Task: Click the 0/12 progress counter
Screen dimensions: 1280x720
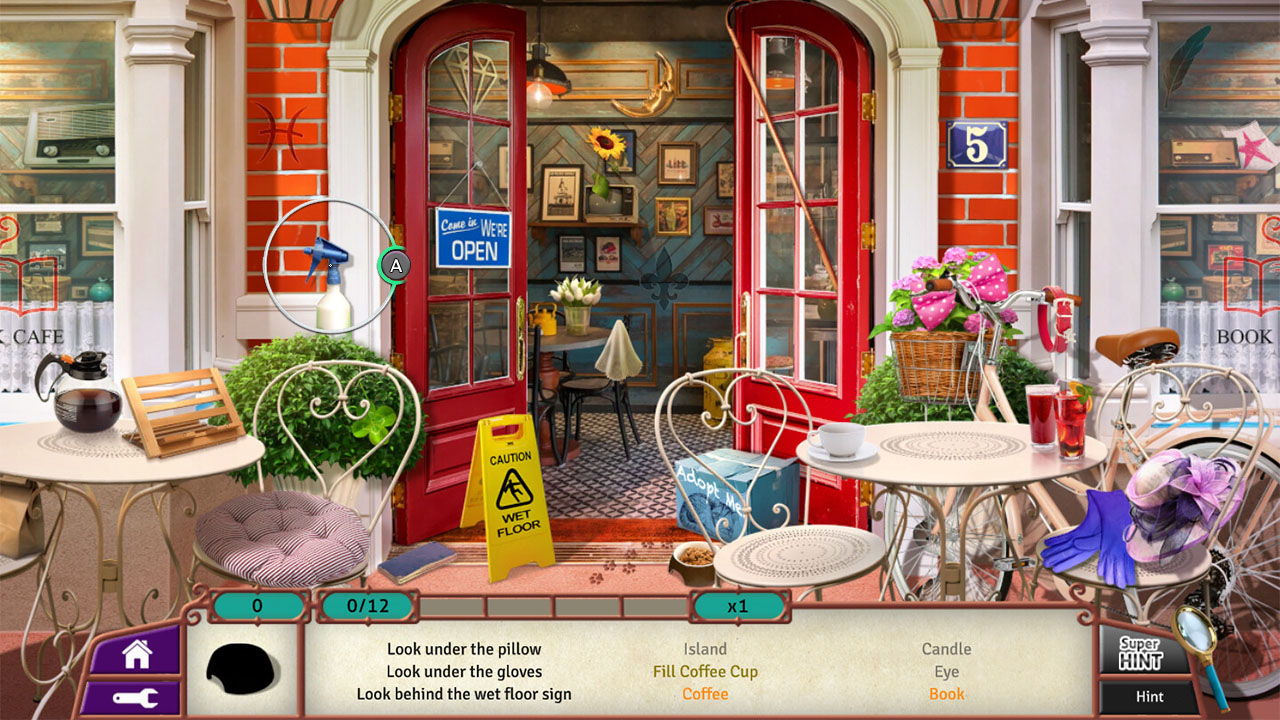Action: pos(364,604)
